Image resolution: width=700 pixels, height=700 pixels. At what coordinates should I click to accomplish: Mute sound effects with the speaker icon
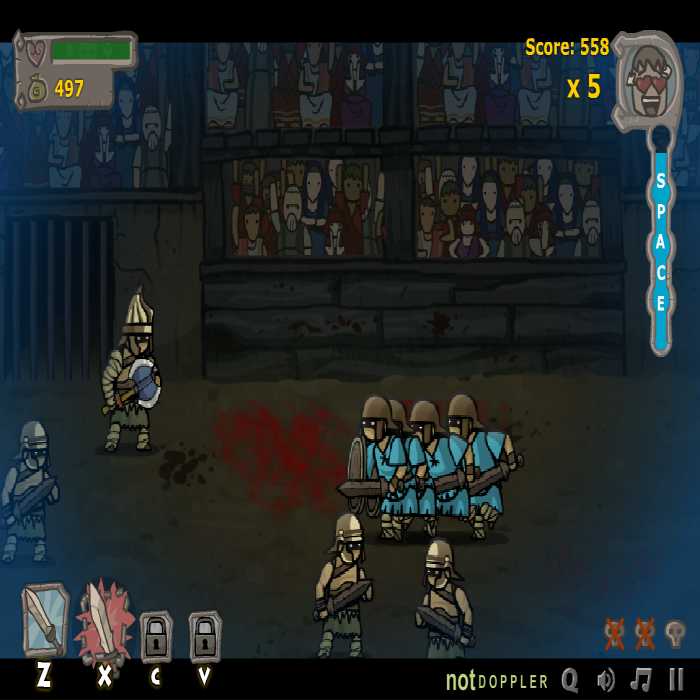tap(606, 680)
